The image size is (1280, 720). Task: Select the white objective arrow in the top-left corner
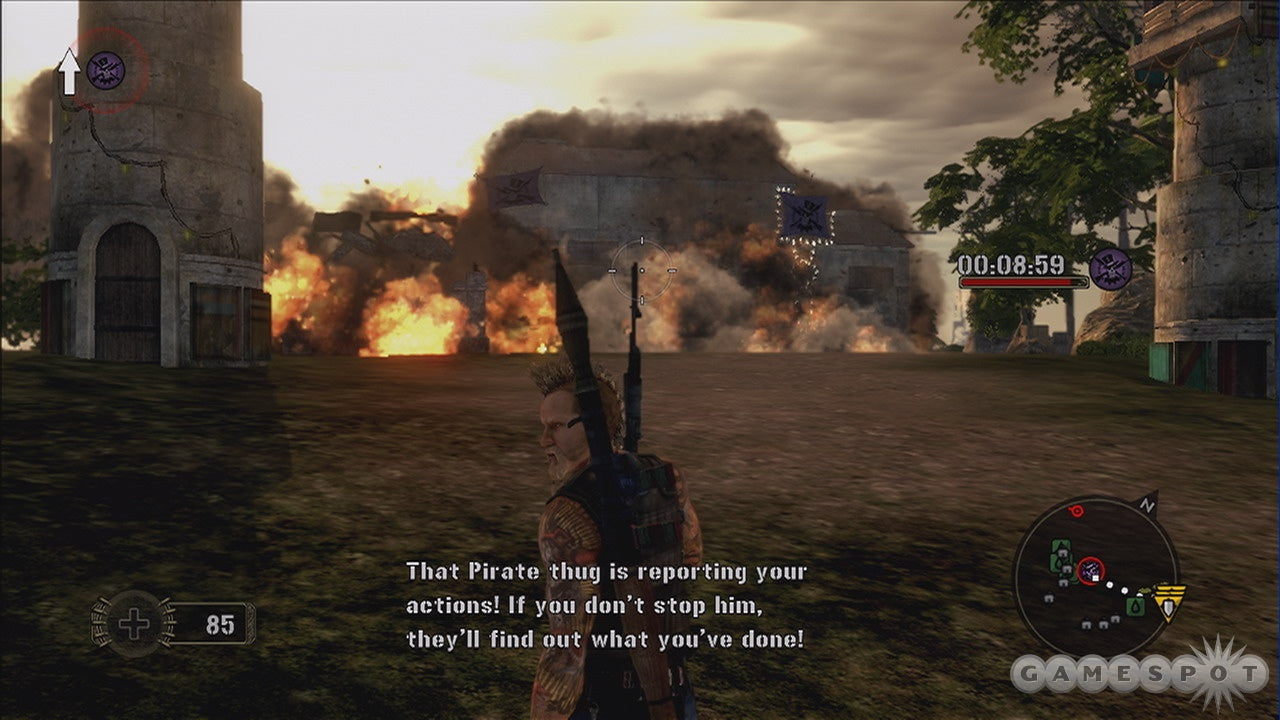69,70
